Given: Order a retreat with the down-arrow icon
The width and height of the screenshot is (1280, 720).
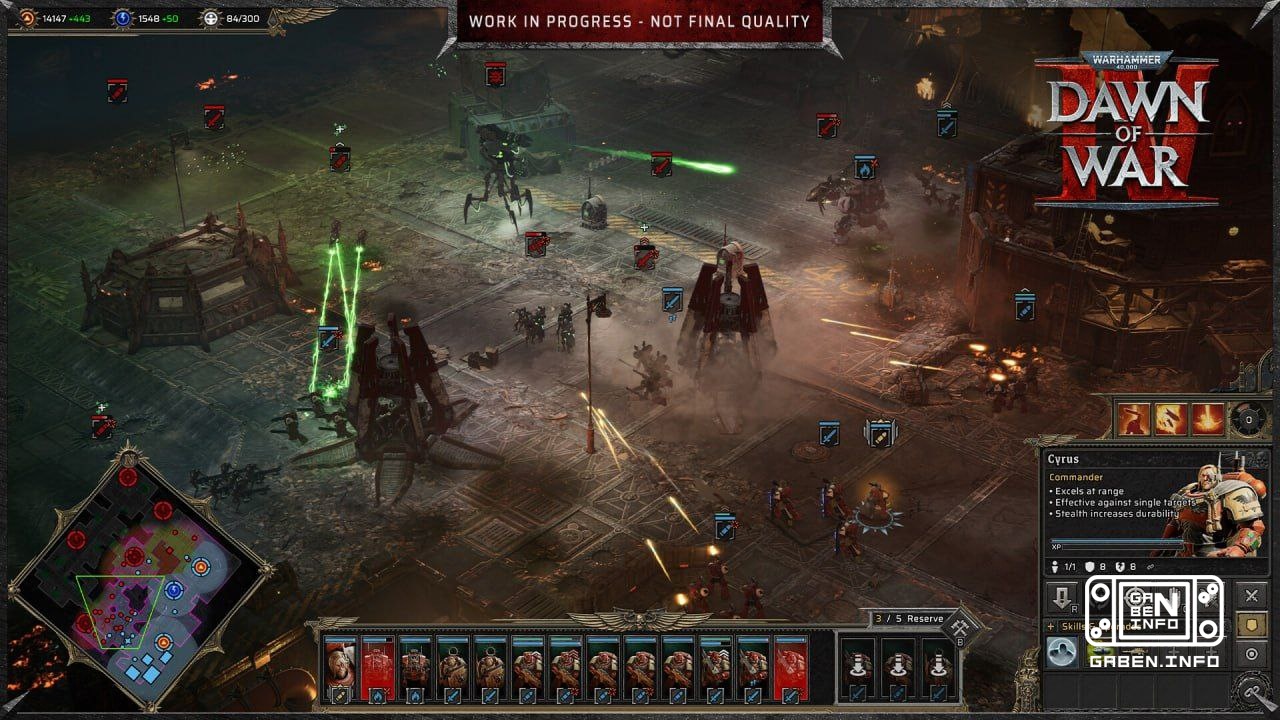Looking at the screenshot, I should (x=1061, y=596).
